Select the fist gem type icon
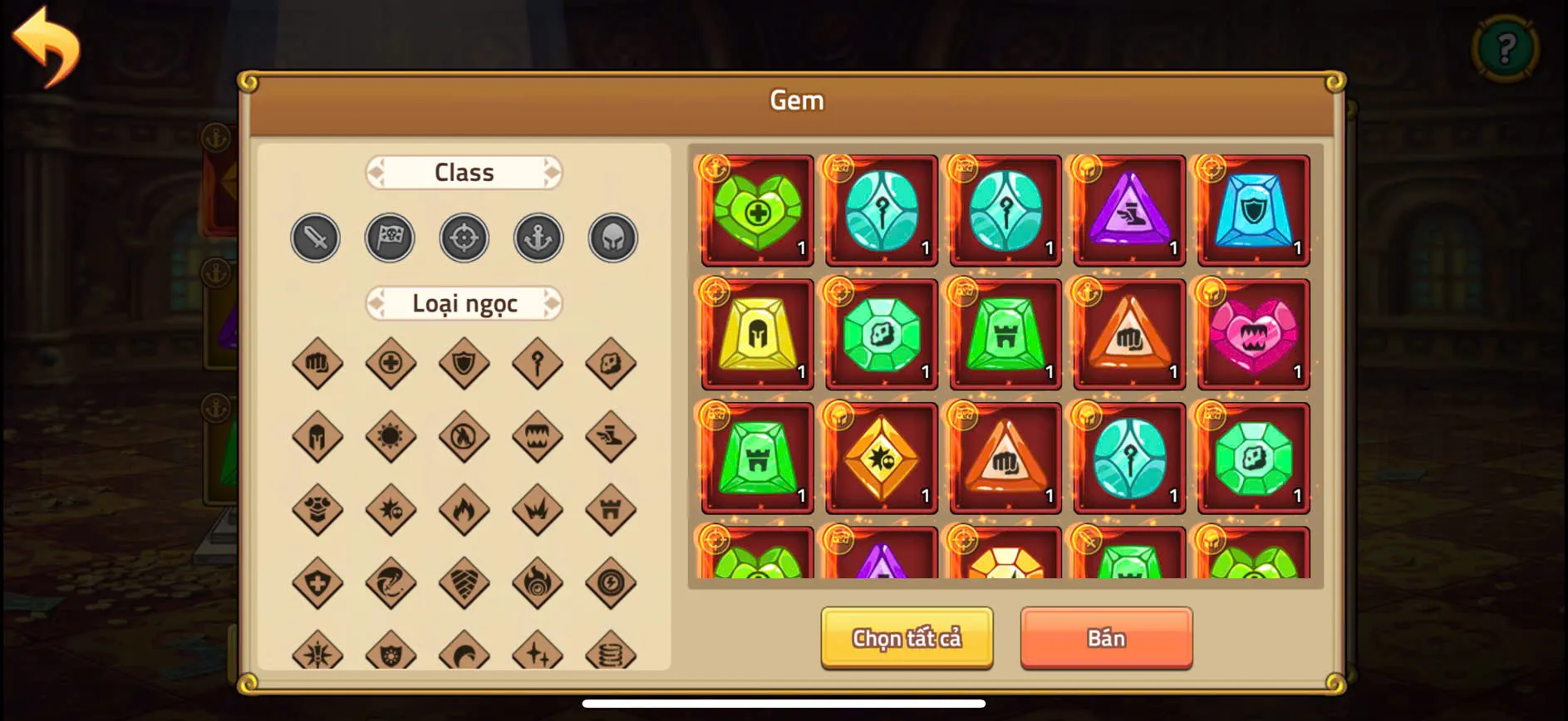 (x=316, y=363)
